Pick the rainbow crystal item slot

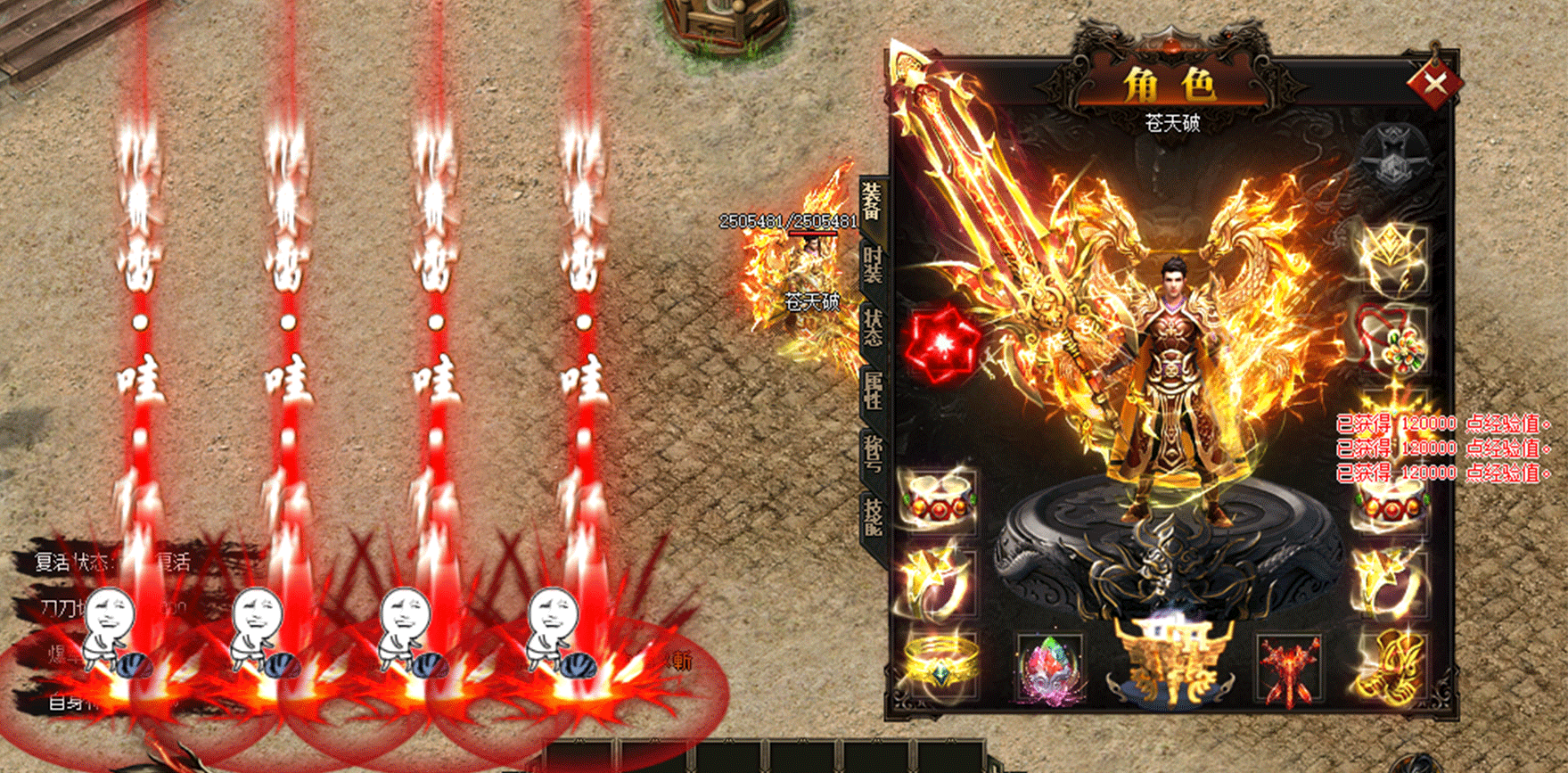pyautogui.click(x=1052, y=667)
